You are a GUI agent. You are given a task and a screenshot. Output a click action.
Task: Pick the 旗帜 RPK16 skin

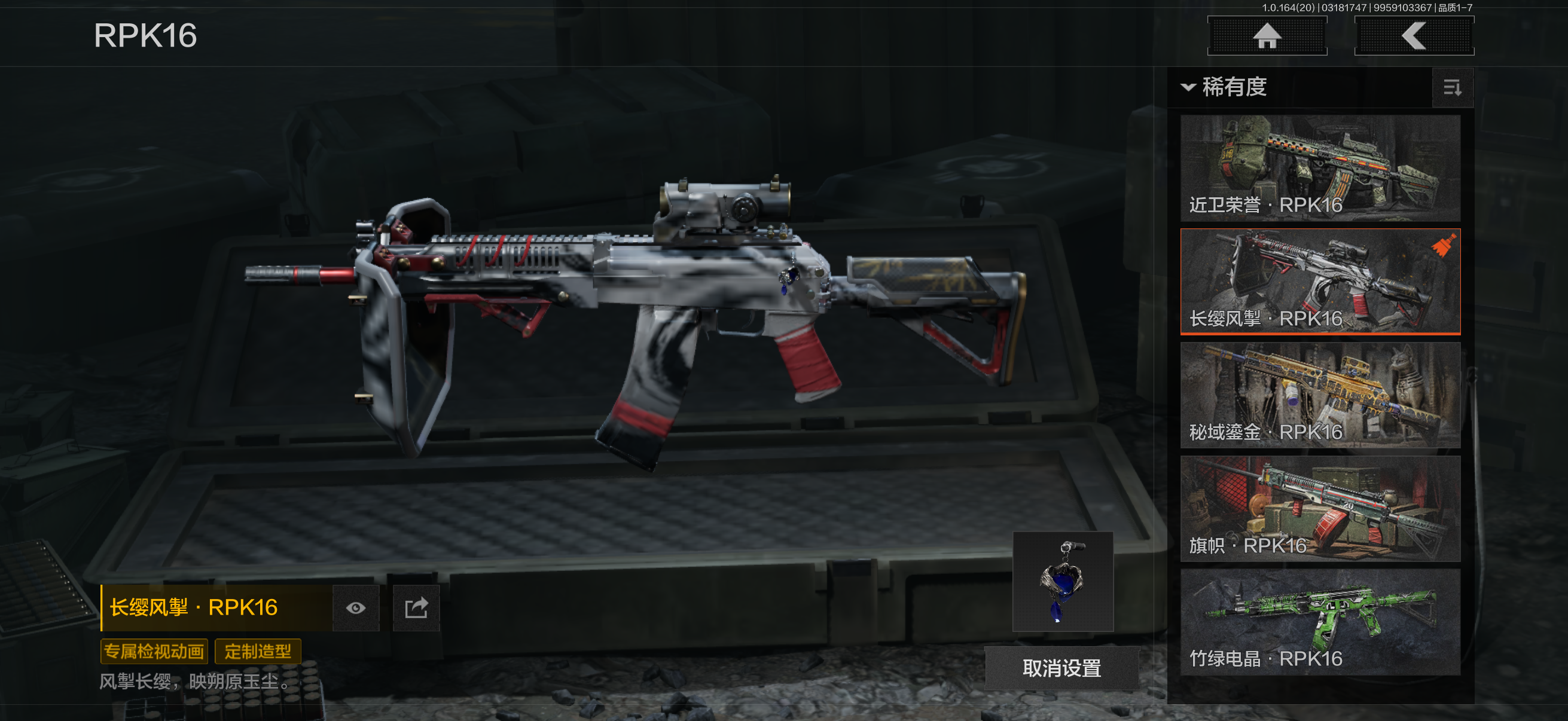pos(1320,509)
